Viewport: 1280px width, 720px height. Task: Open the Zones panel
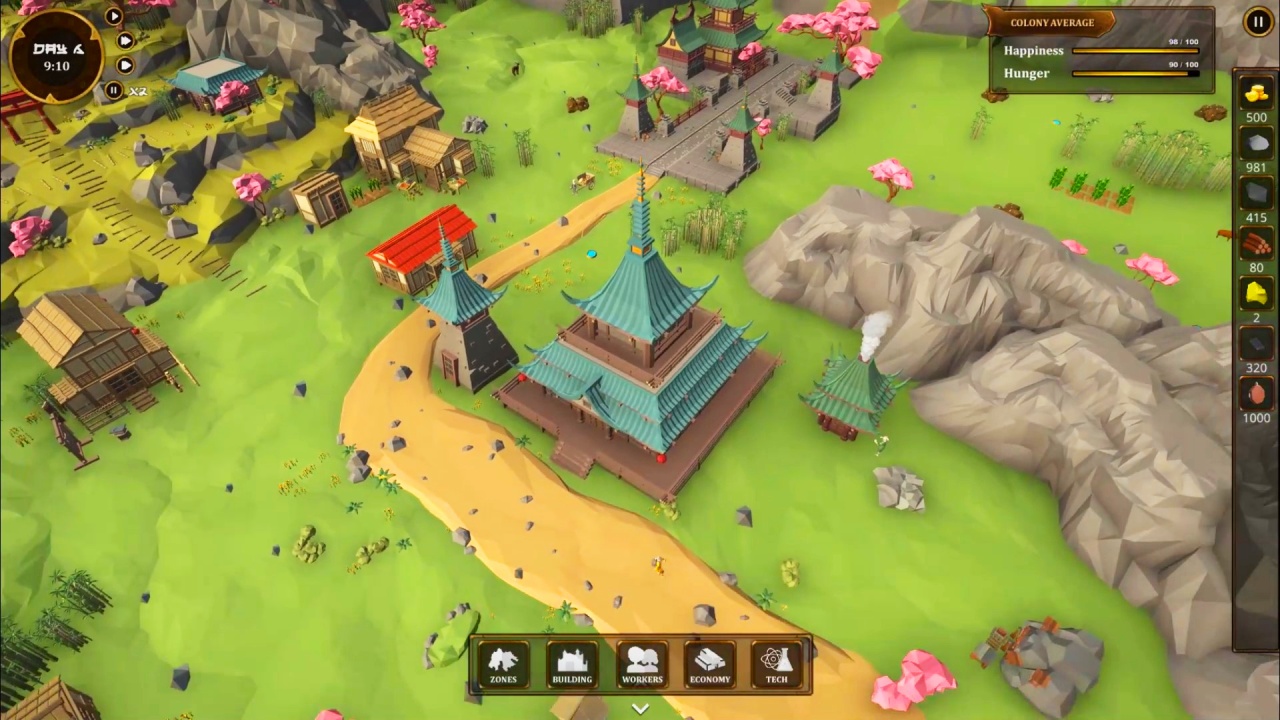(503, 663)
